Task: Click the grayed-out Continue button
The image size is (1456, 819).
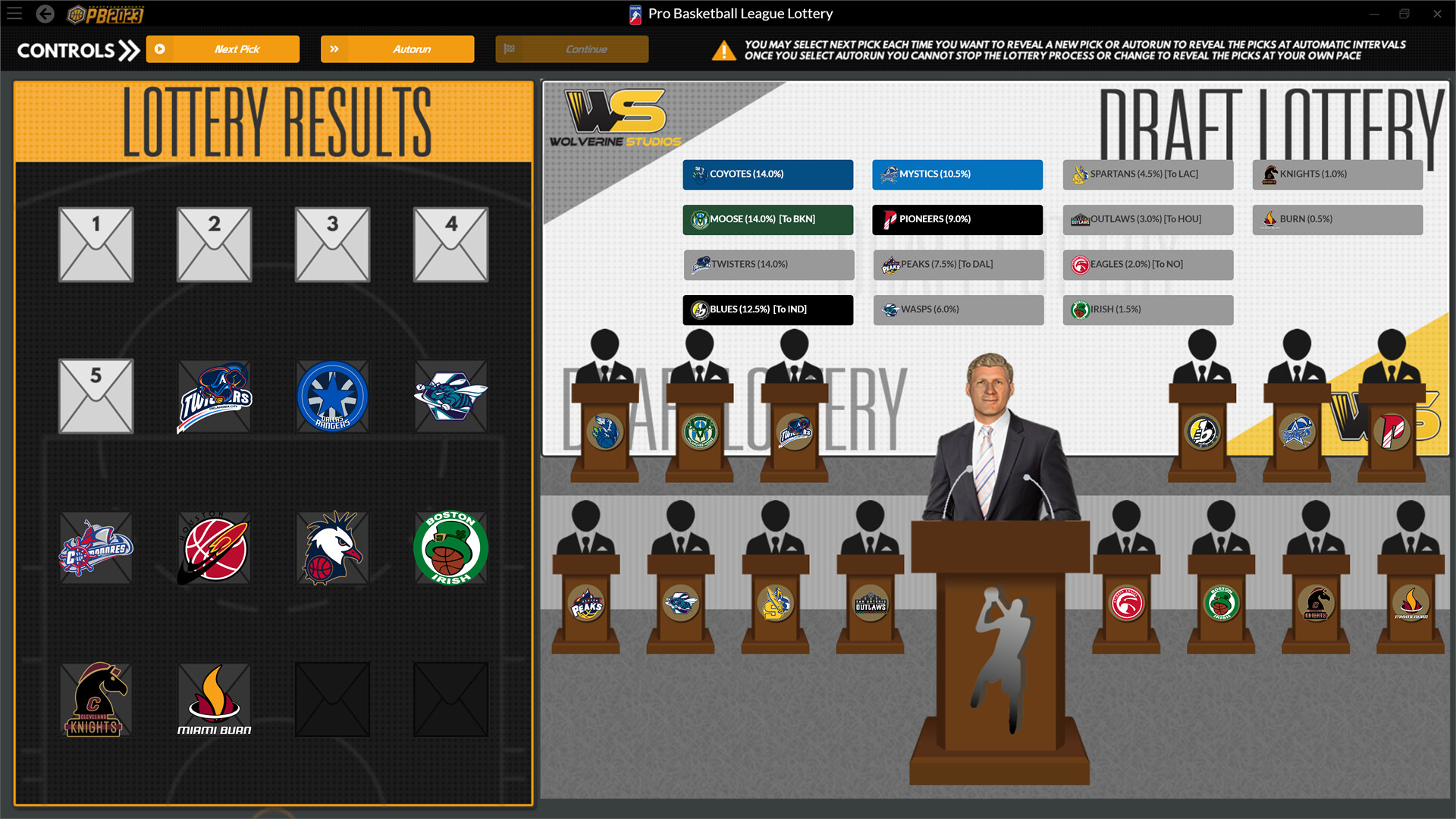Action: tap(572, 49)
